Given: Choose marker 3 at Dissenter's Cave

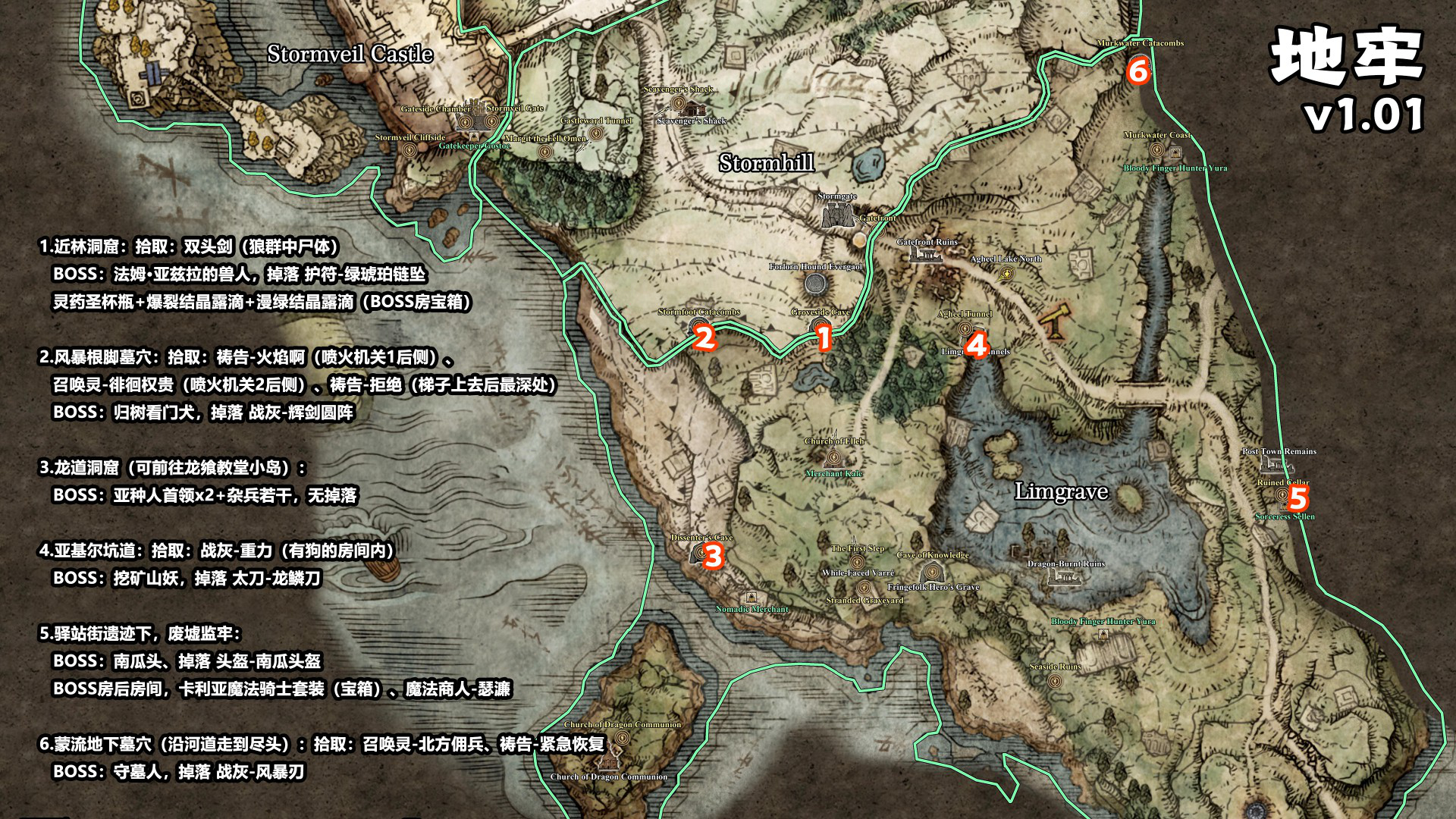Looking at the screenshot, I should point(713,557).
